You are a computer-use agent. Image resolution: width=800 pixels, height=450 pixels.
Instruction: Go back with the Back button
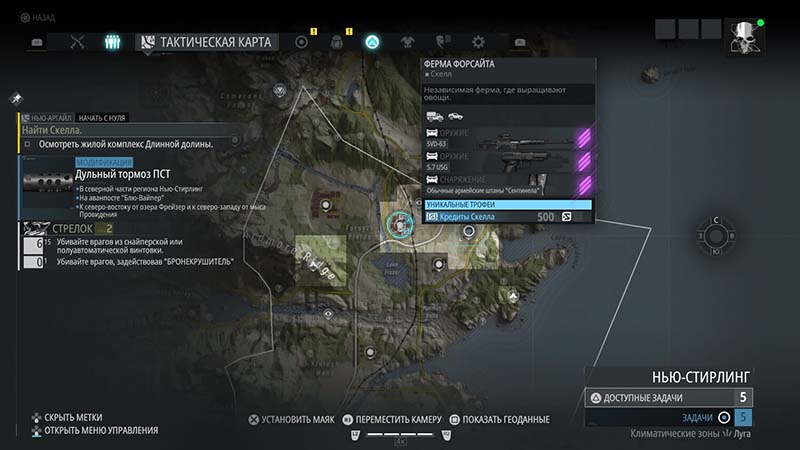click(x=40, y=17)
